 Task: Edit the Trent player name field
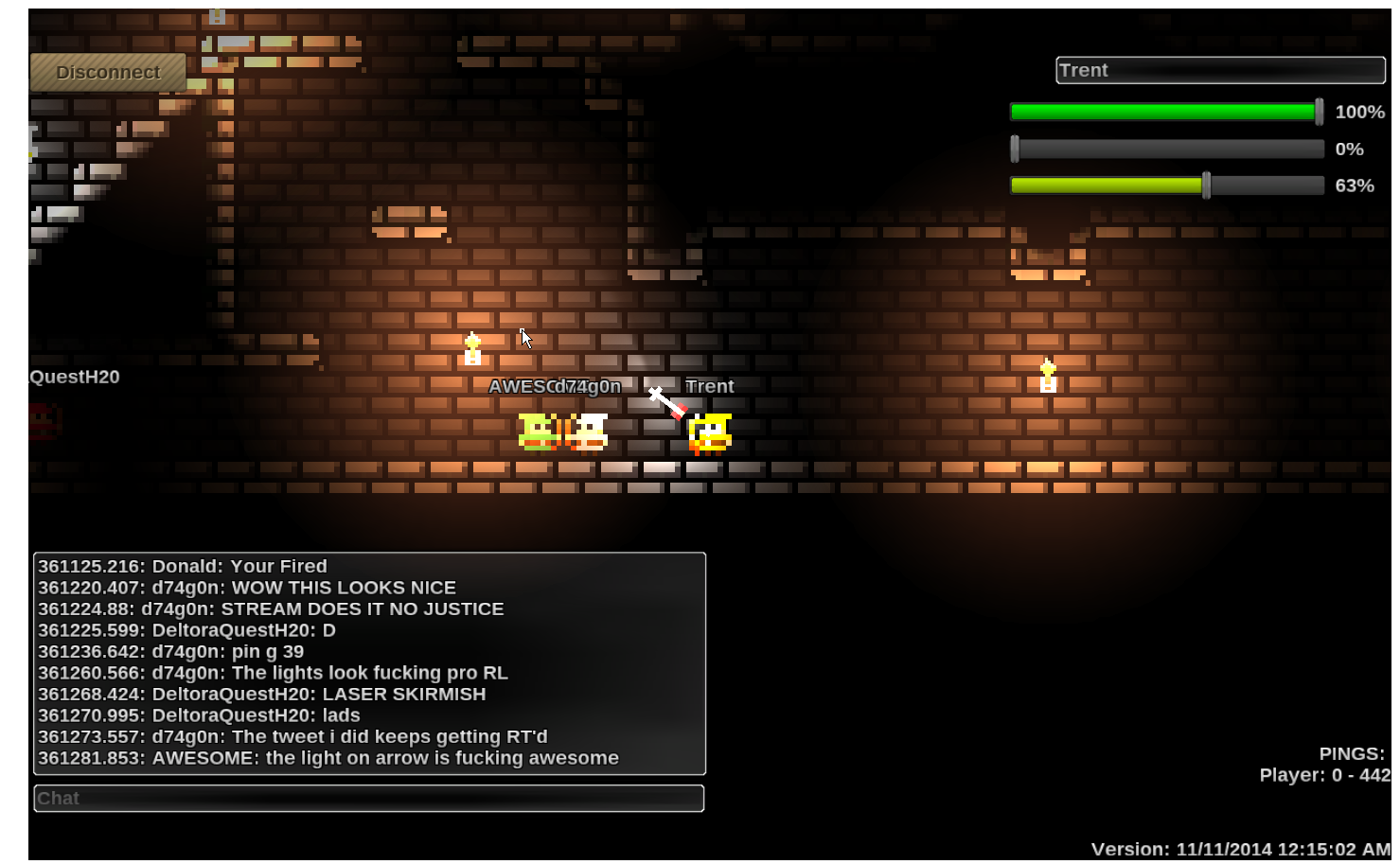coord(1220,70)
